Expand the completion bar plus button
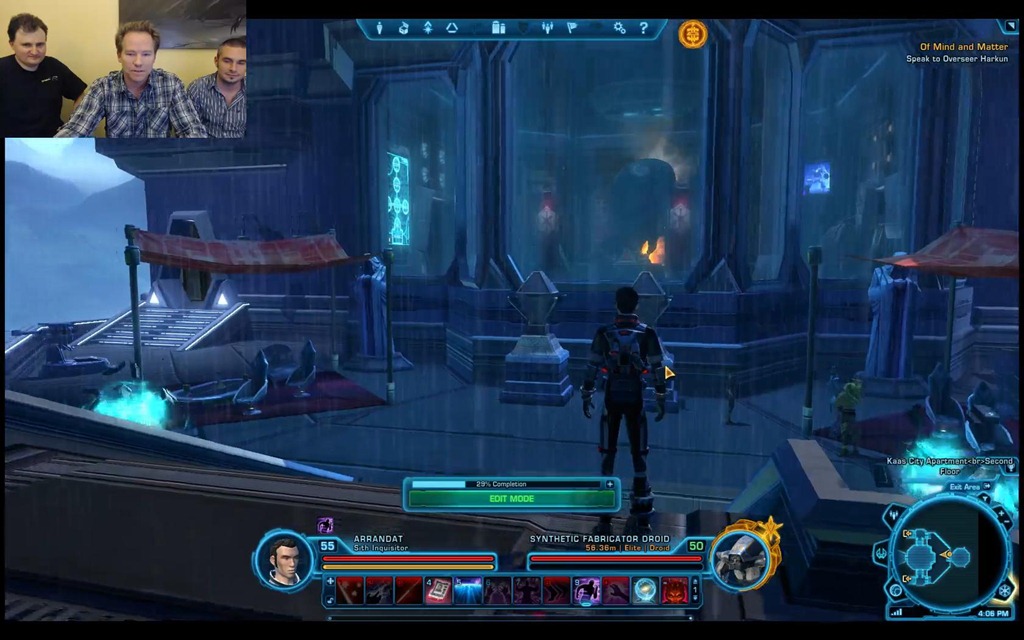The width and height of the screenshot is (1024, 640). [x=610, y=484]
